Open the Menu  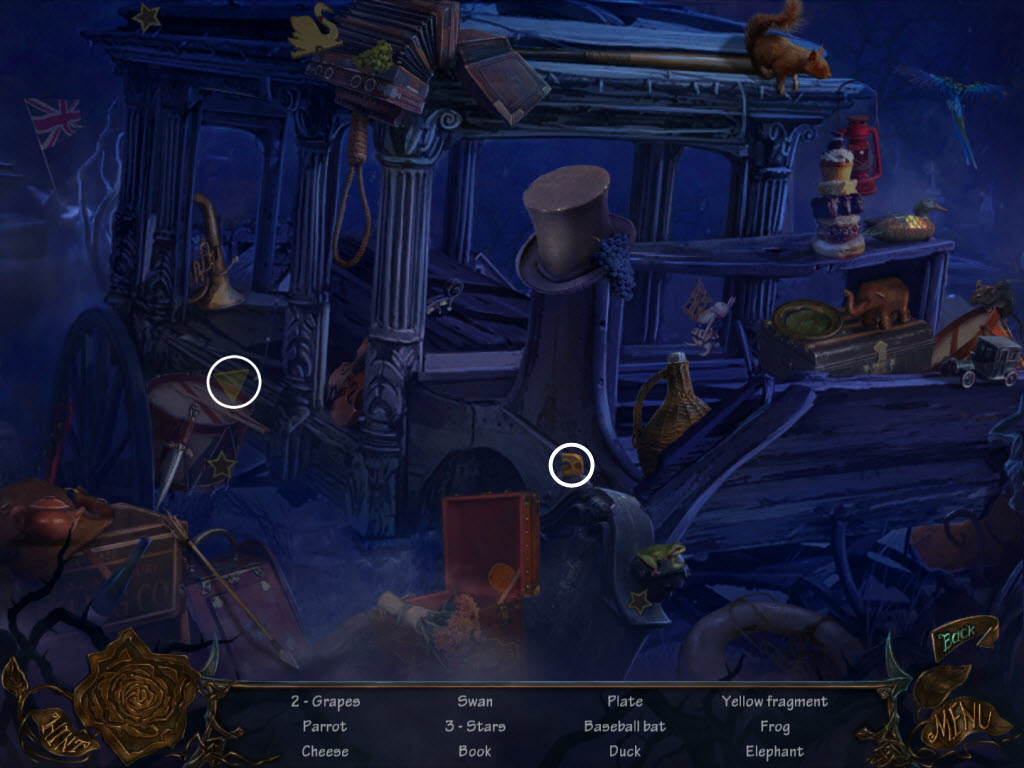tap(960, 719)
